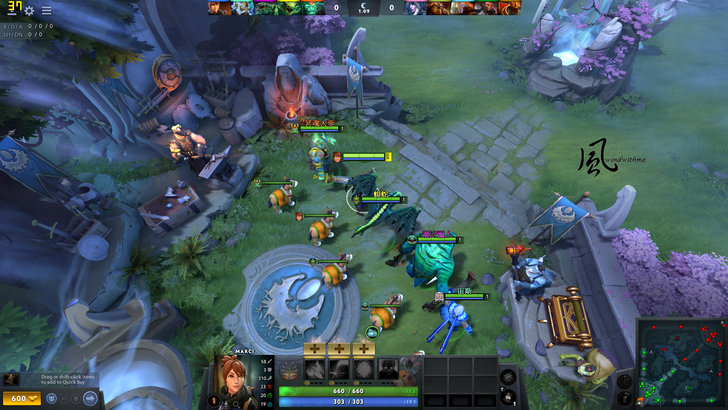This screenshot has width=728, height=410.
Task: Click the day-night game clock
Action: pos(363,8)
